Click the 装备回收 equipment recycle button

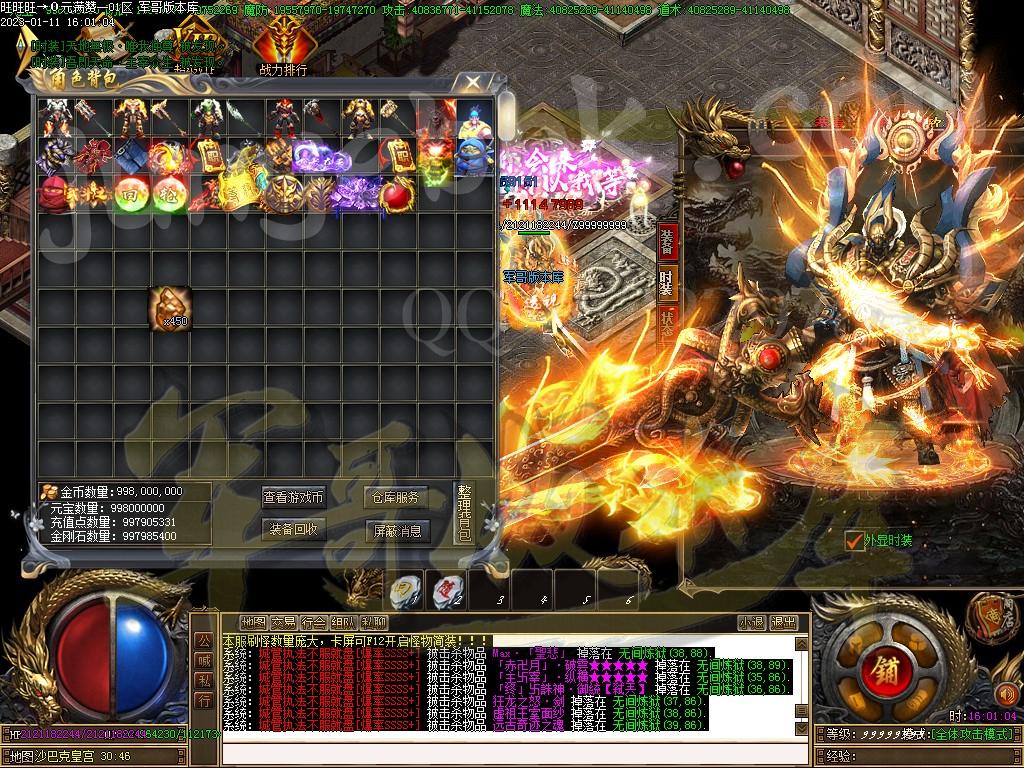tap(294, 529)
